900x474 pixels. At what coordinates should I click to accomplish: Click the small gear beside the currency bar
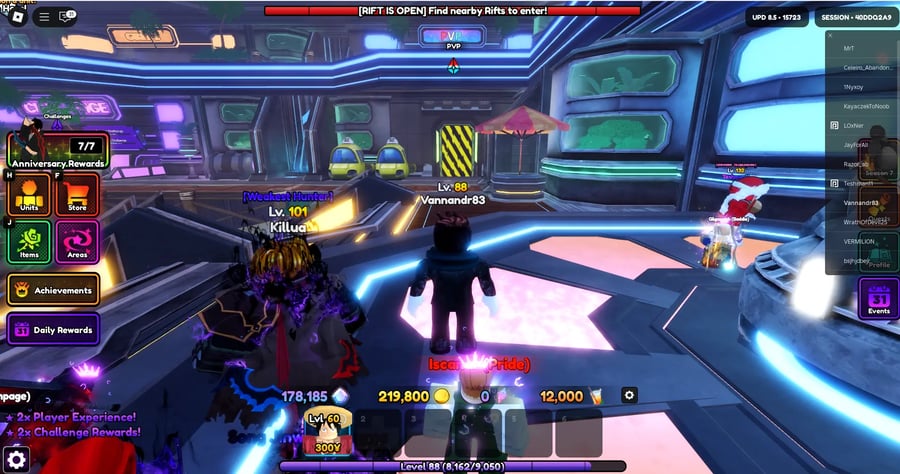(x=629, y=396)
